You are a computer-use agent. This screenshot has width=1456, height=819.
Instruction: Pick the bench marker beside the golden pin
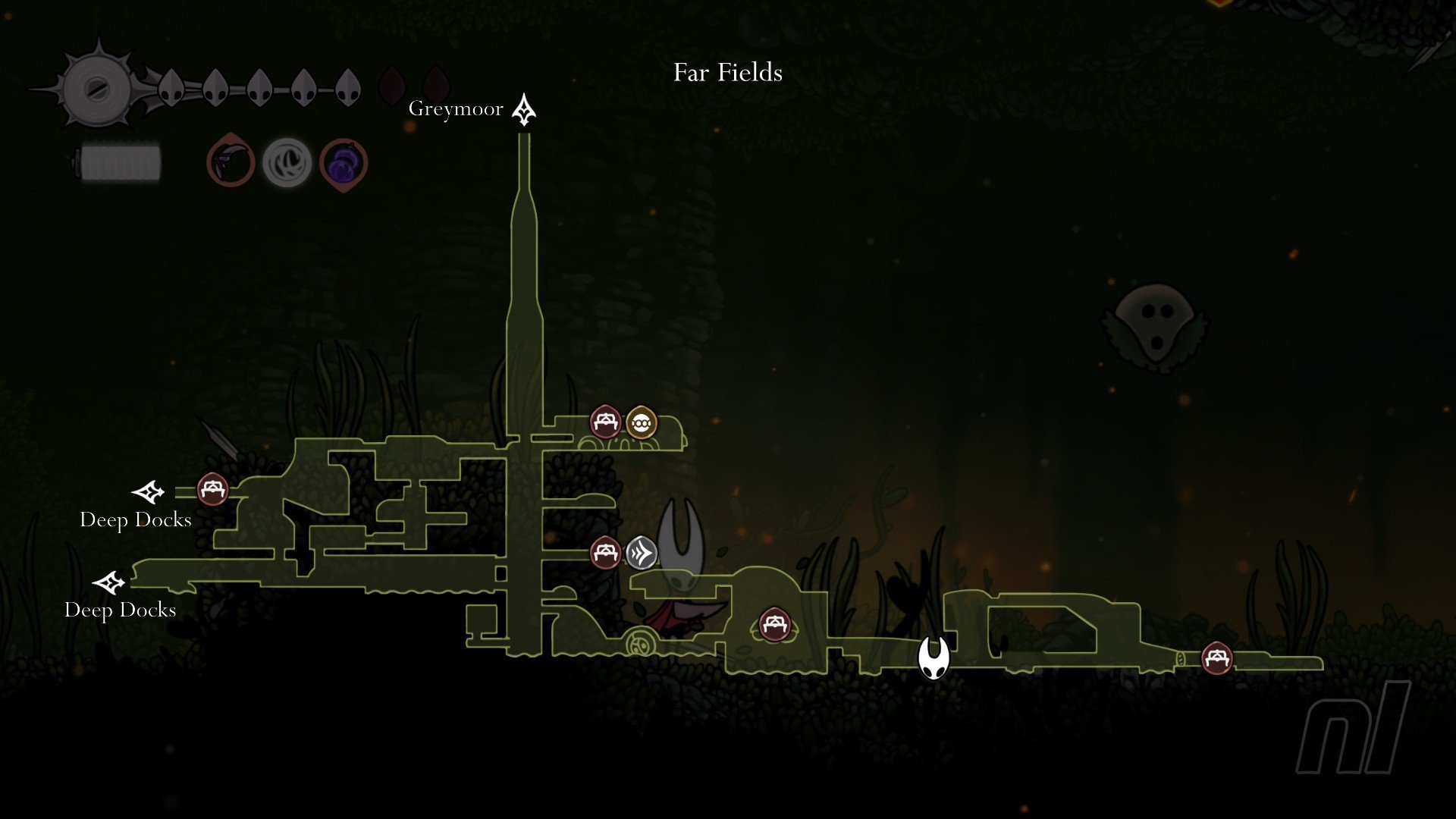[605, 422]
